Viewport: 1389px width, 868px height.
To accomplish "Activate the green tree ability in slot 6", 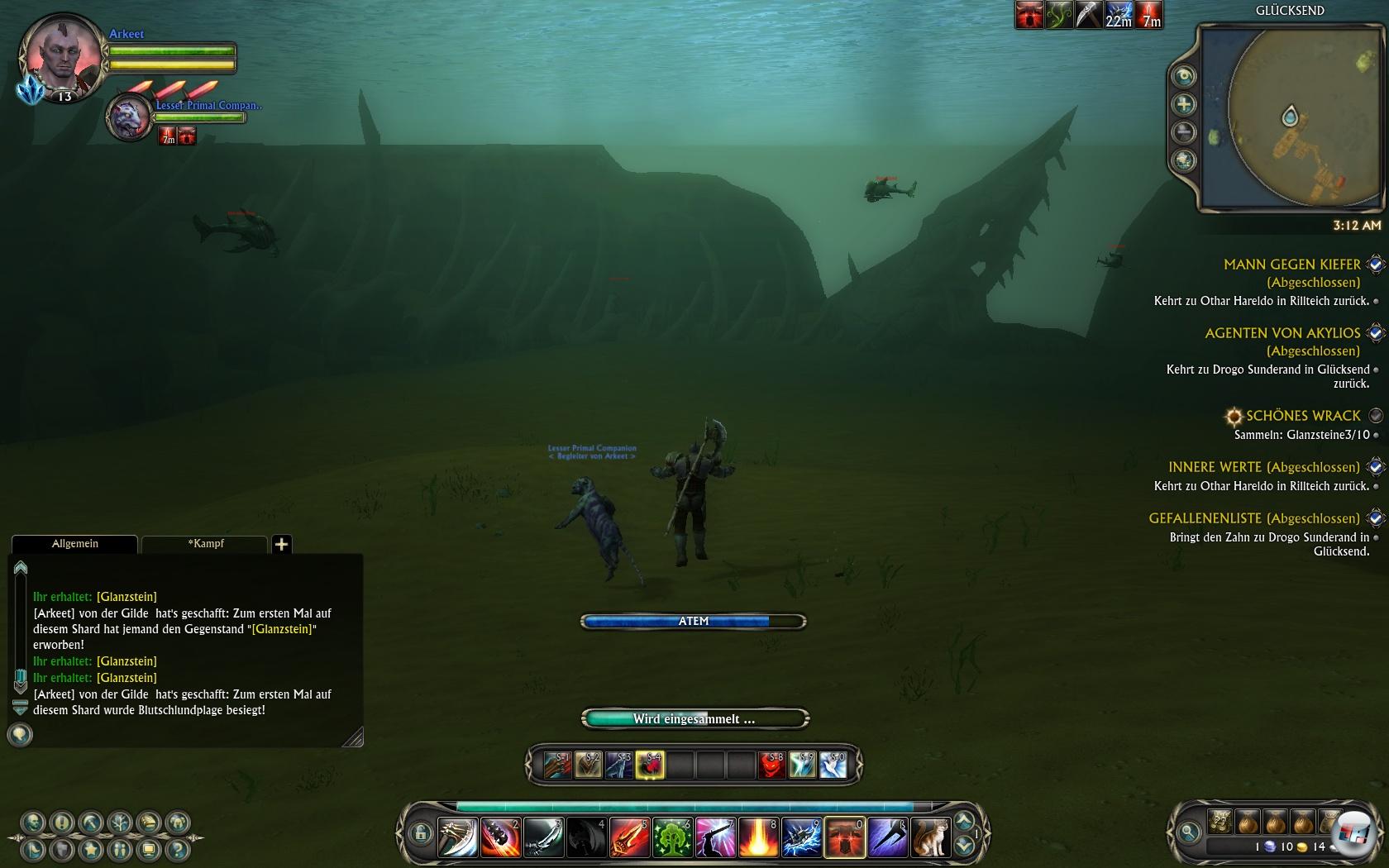I will point(672,837).
